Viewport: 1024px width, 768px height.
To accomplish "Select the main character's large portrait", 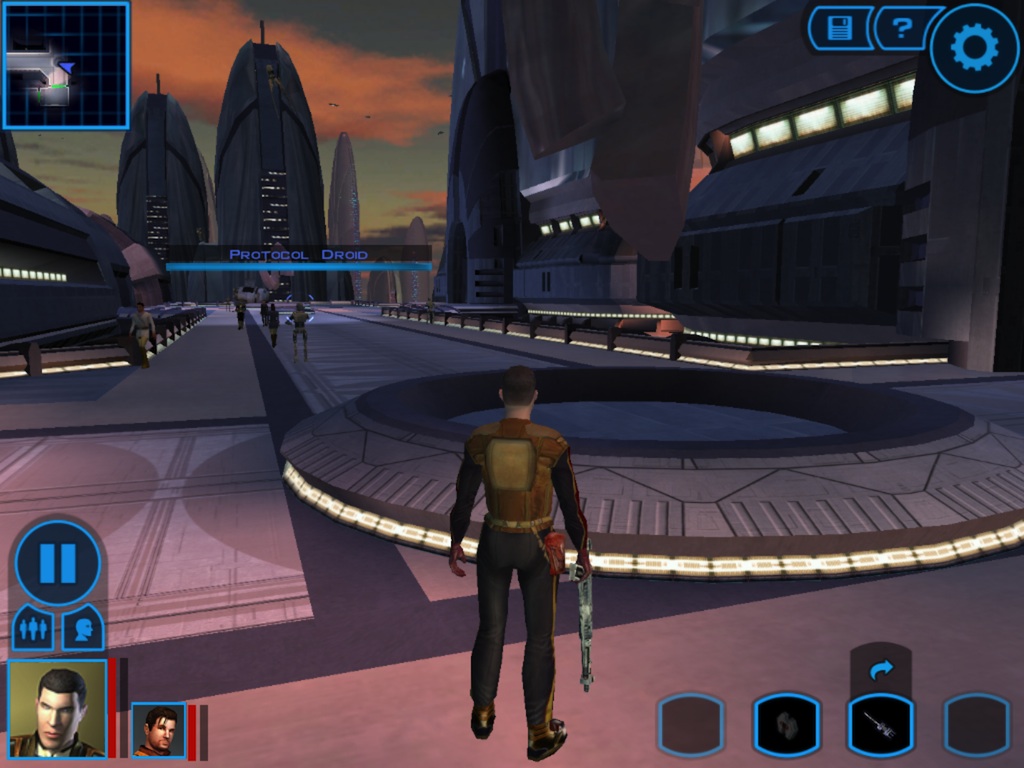I will tap(57, 708).
